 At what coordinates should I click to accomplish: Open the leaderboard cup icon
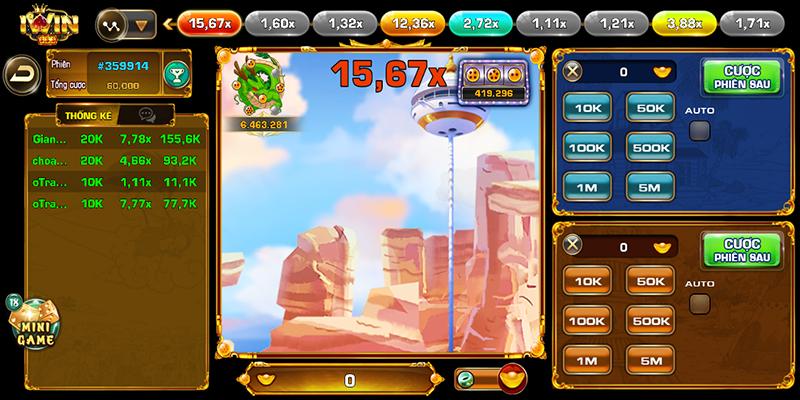176,73
